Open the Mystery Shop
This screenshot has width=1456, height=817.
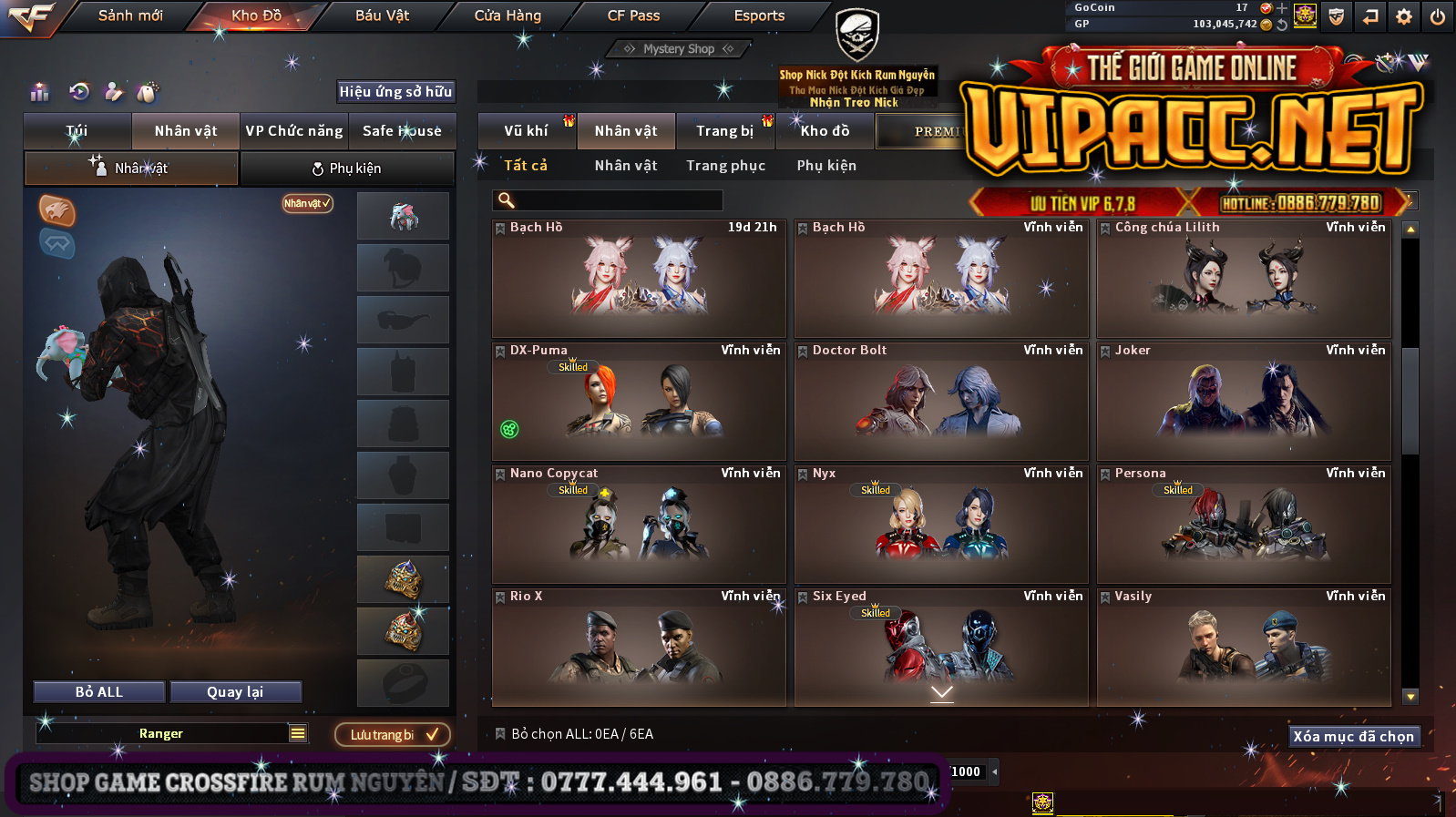[679, 49]
